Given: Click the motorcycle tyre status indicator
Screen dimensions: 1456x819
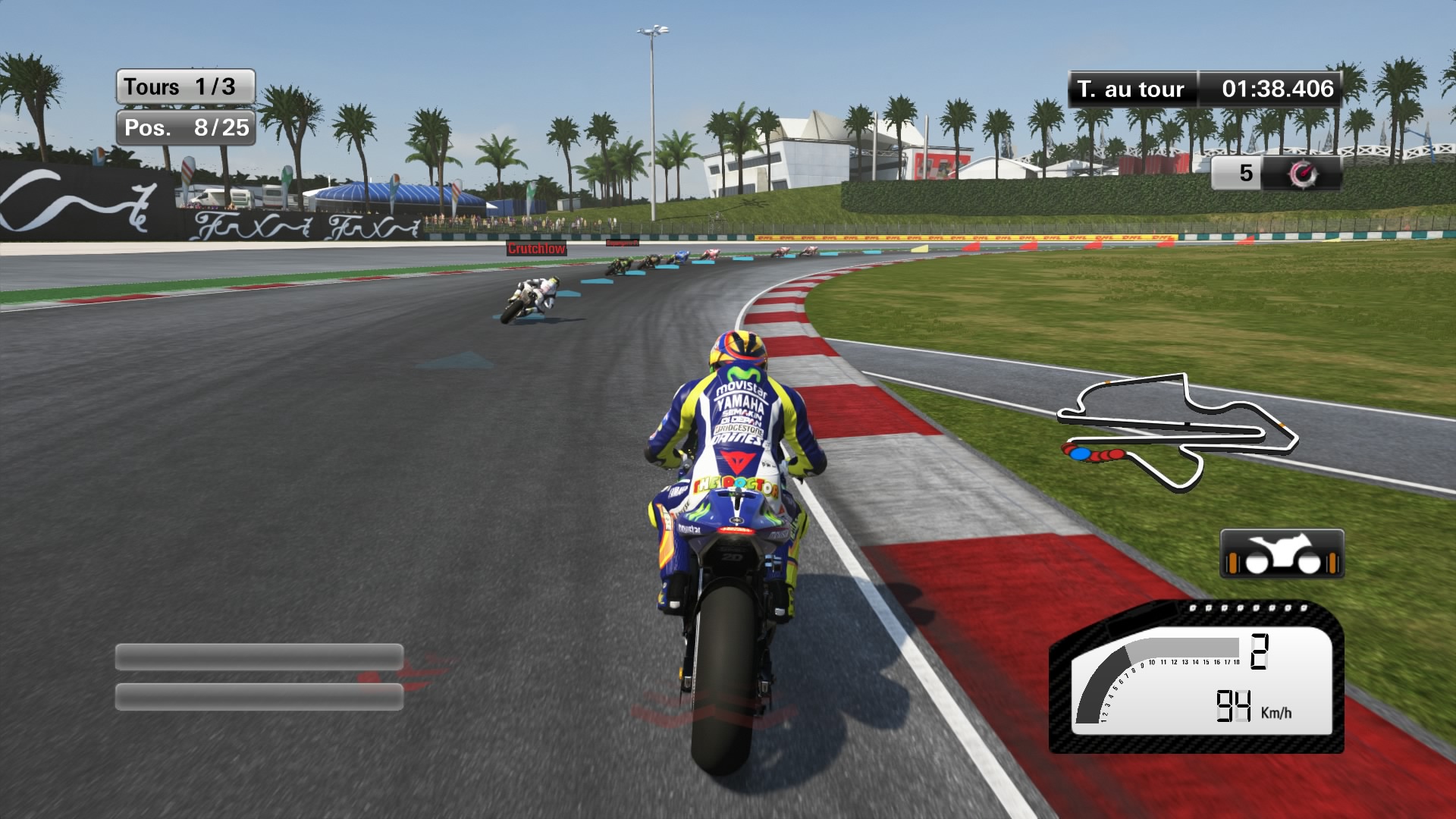Looking at the screenshot, I should tap(1282, 554).
